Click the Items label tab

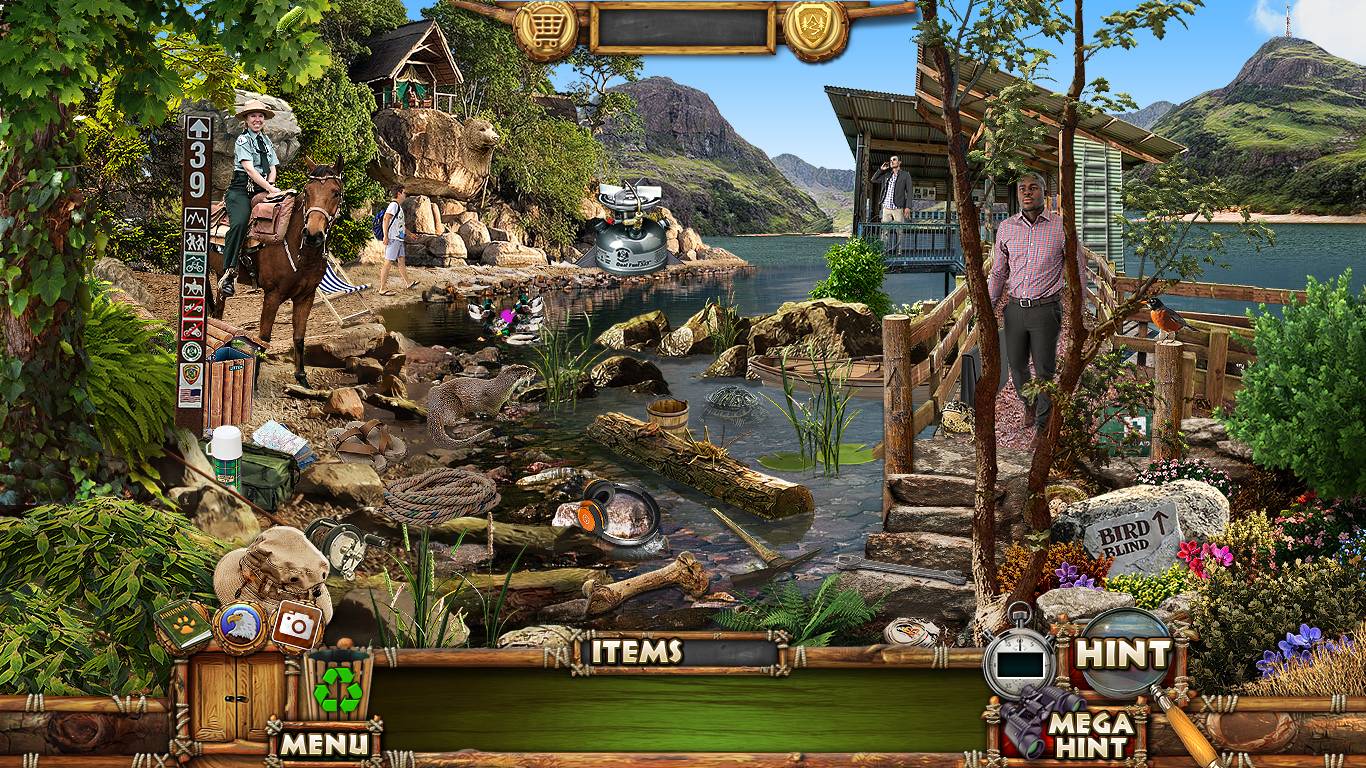pyautogui.click(x=636, y=652)
